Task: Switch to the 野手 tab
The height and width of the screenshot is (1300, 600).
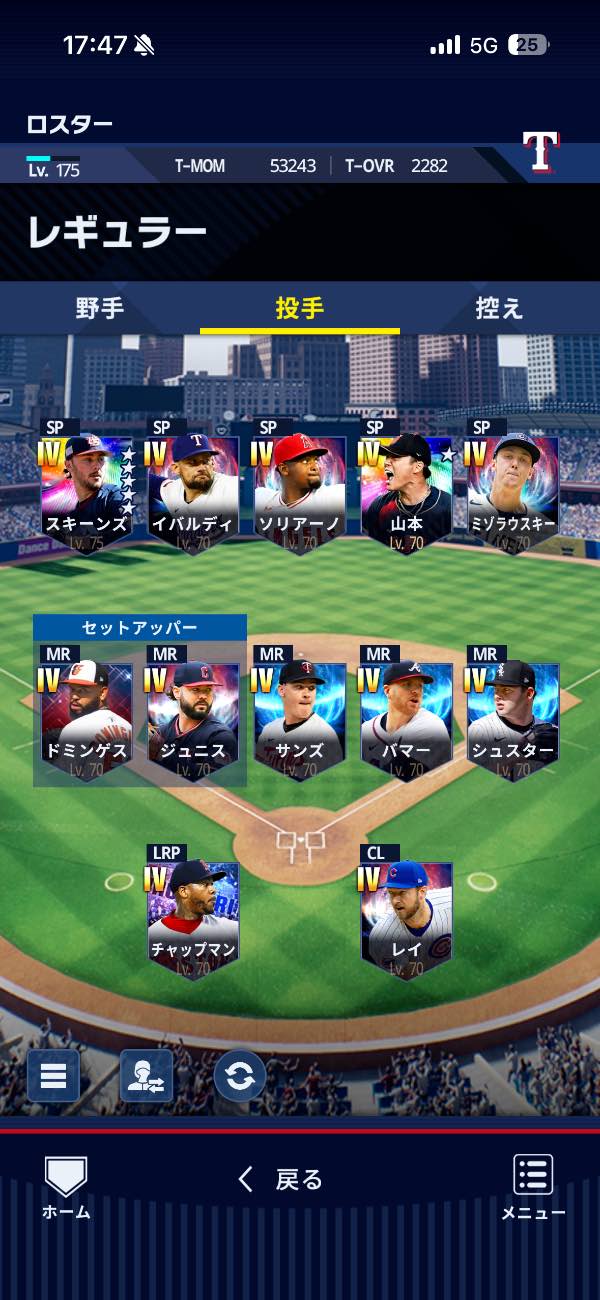Action: pos(100,308)
